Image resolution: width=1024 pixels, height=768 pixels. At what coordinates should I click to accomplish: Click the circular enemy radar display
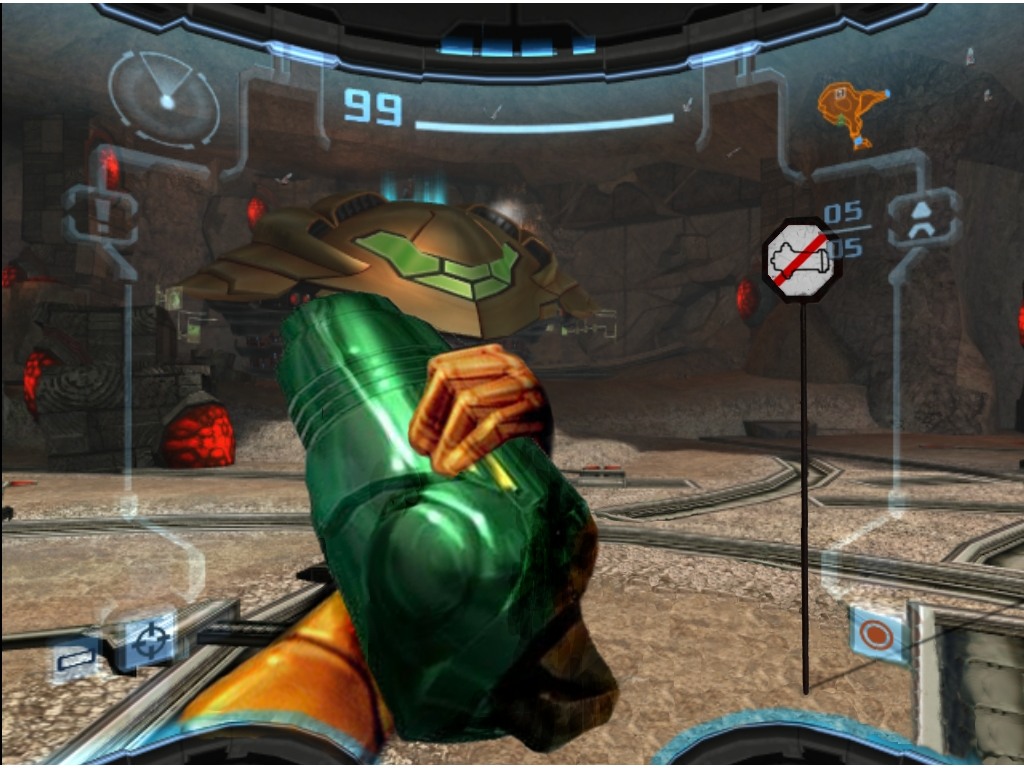[164, 98]
